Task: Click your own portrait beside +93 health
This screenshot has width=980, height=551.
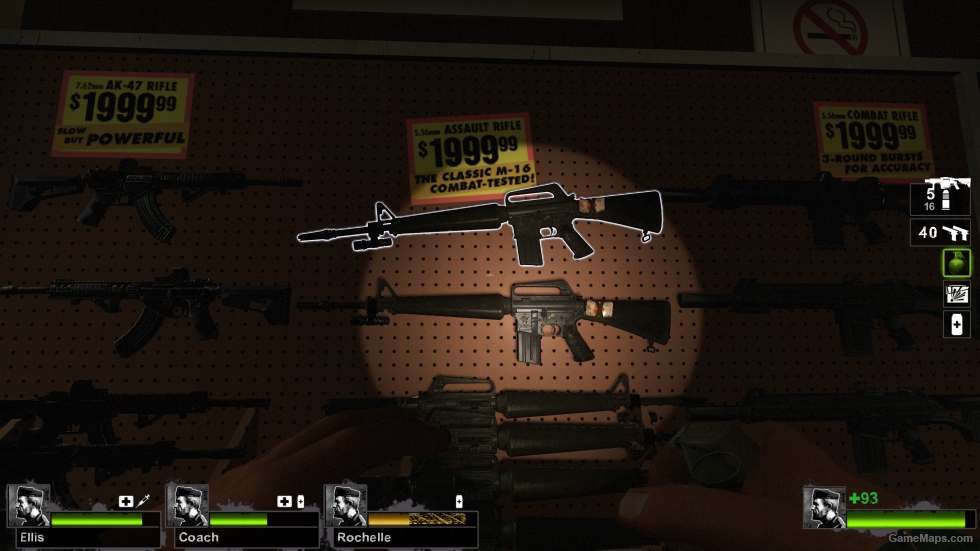Action: (824, 507)
